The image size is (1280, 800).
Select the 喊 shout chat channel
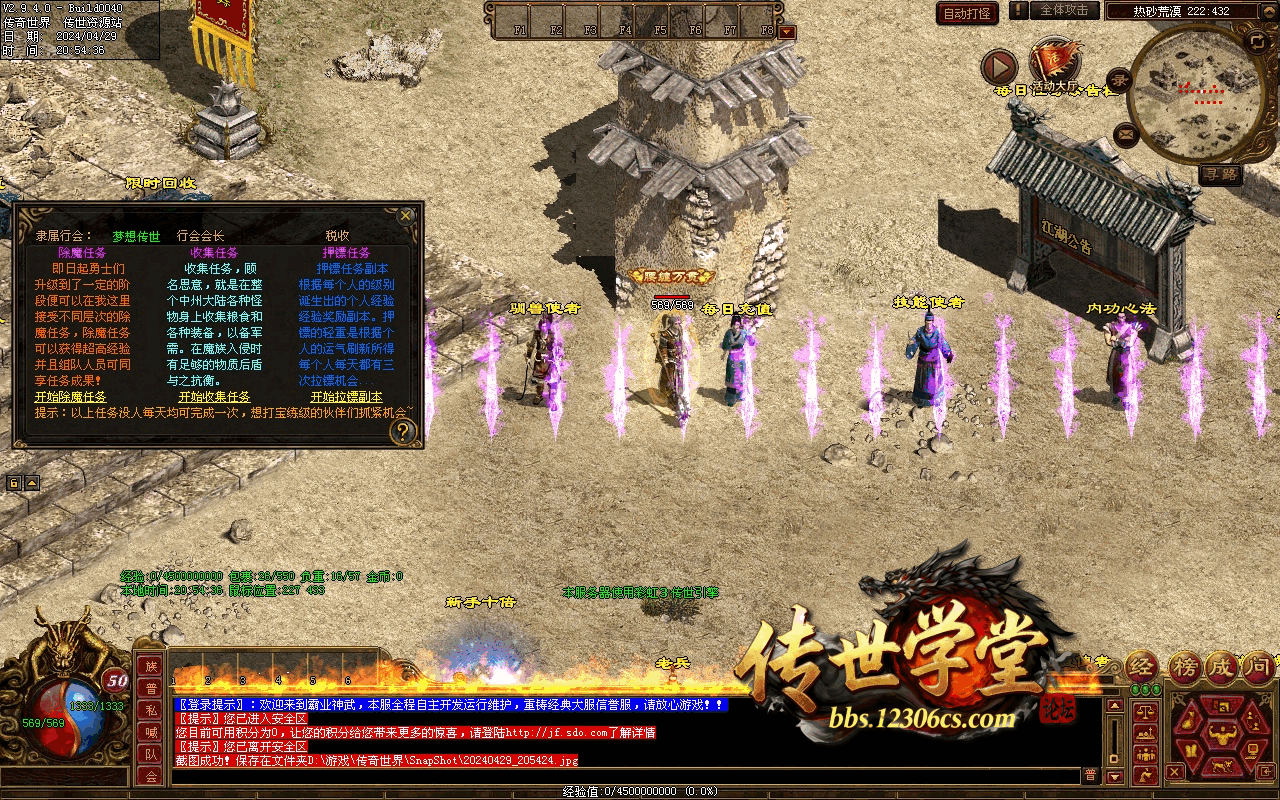(151, 732)
